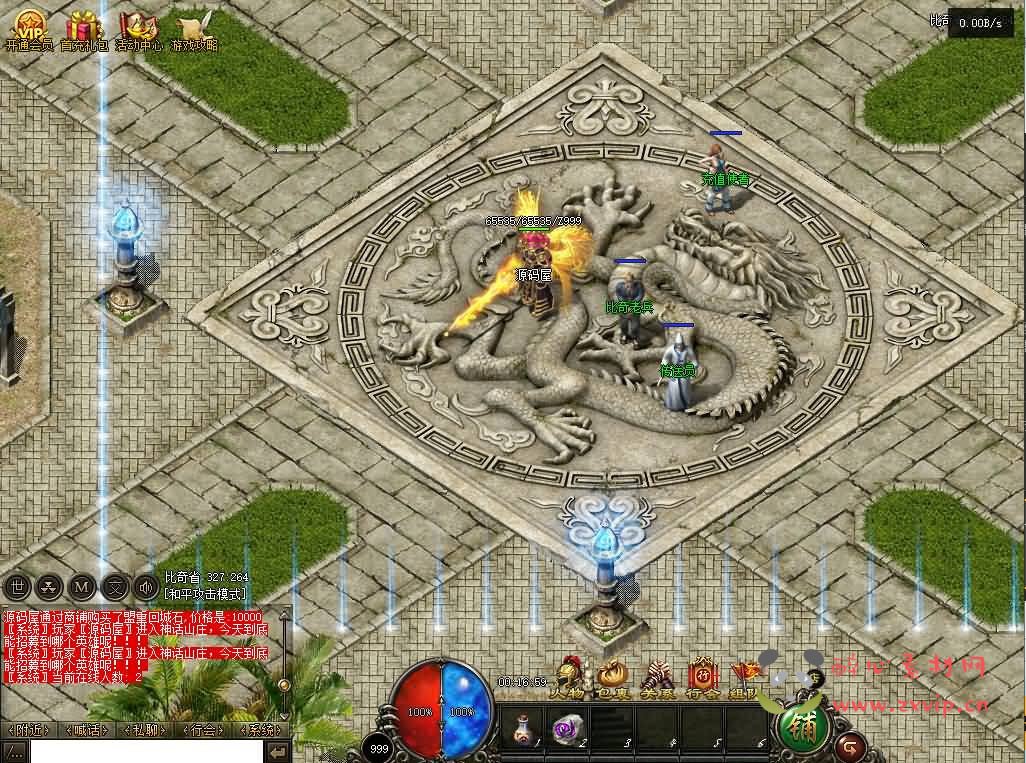Open the activity center (活动中心)
Image resolution: width=1026 pixels, height=763 pixels.
140,27
